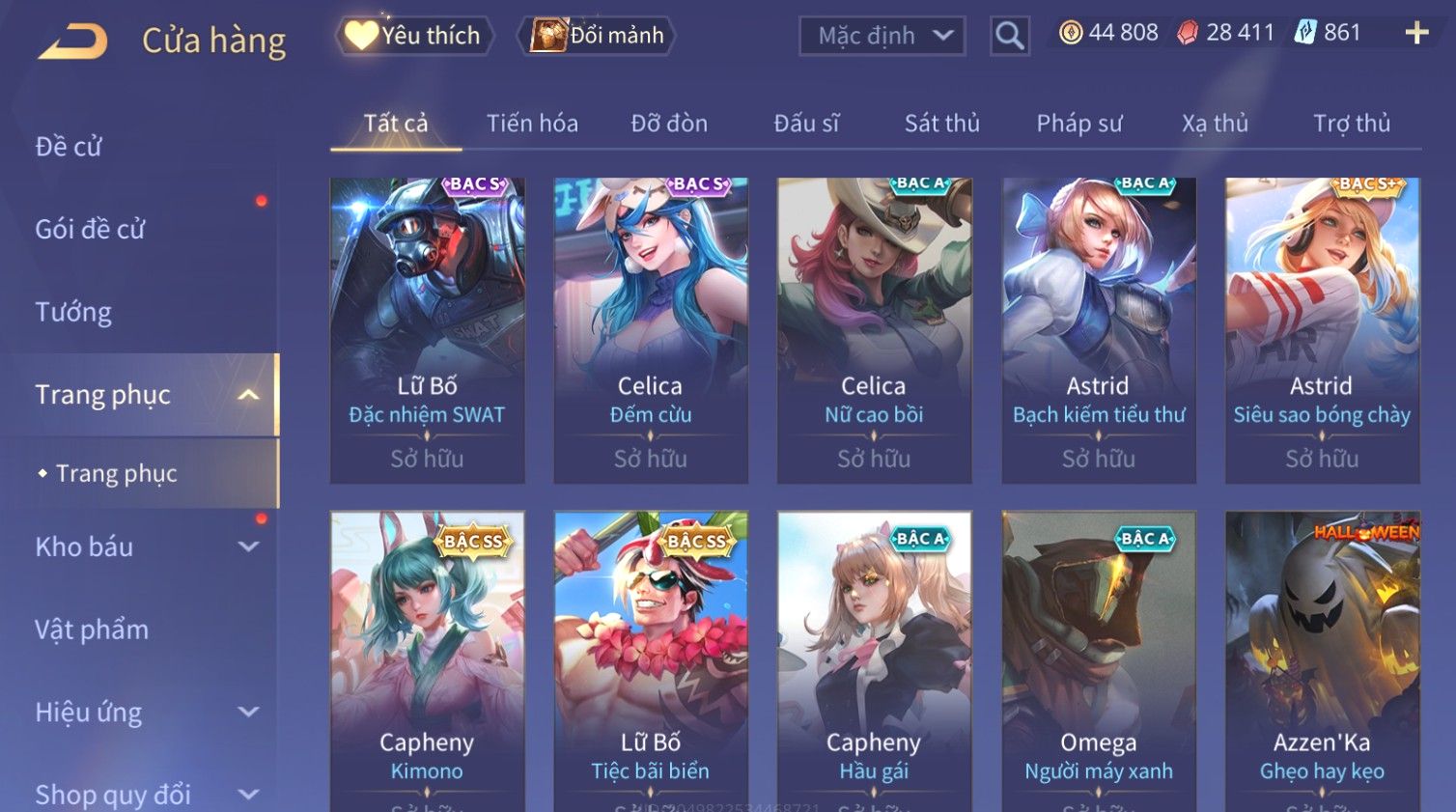Switch to the Tiến hóa tab
The height and width of the screenshot is (812, 1456).
(532, 124)
